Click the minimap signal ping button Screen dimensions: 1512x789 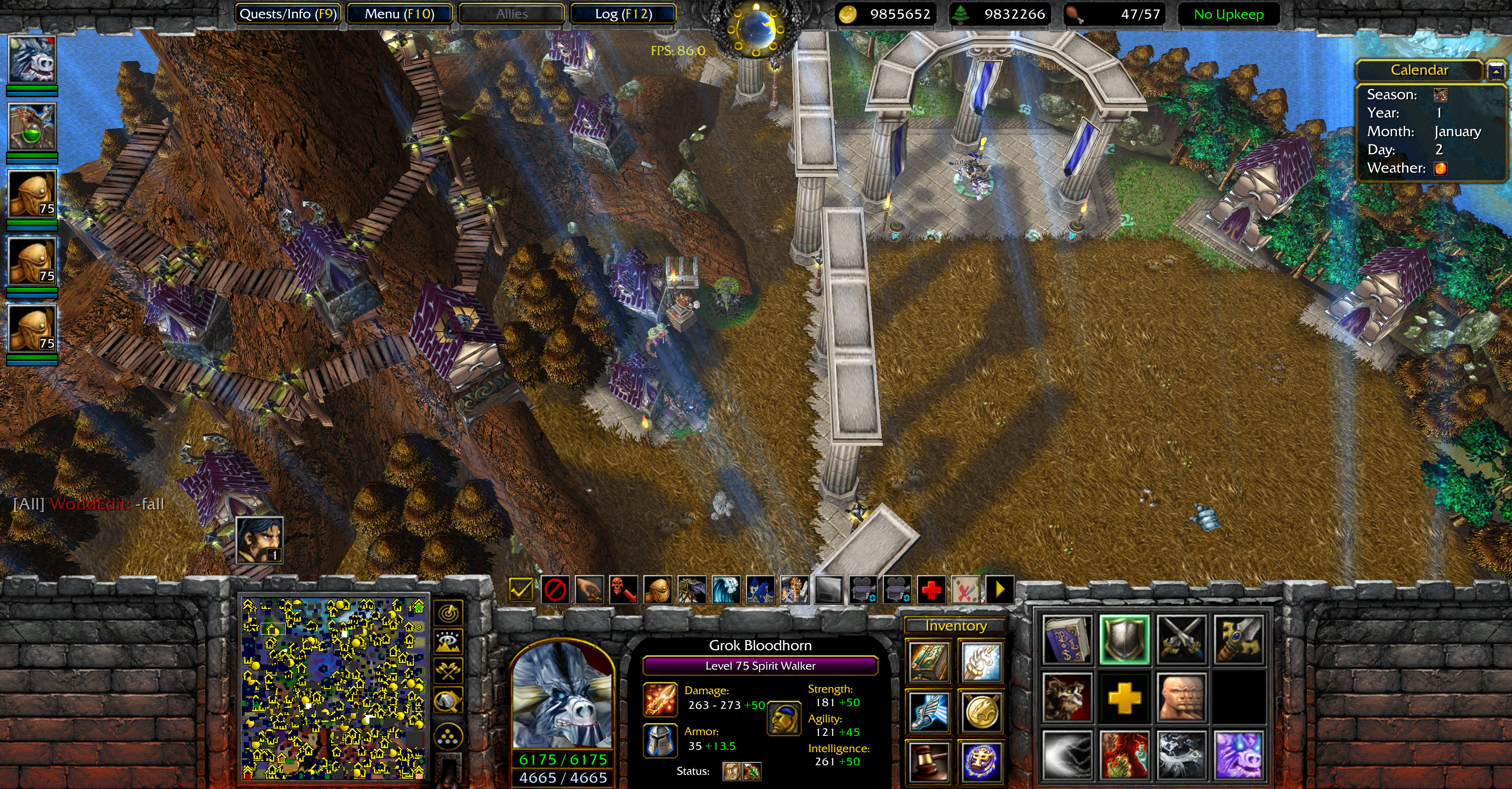point(449,614)
